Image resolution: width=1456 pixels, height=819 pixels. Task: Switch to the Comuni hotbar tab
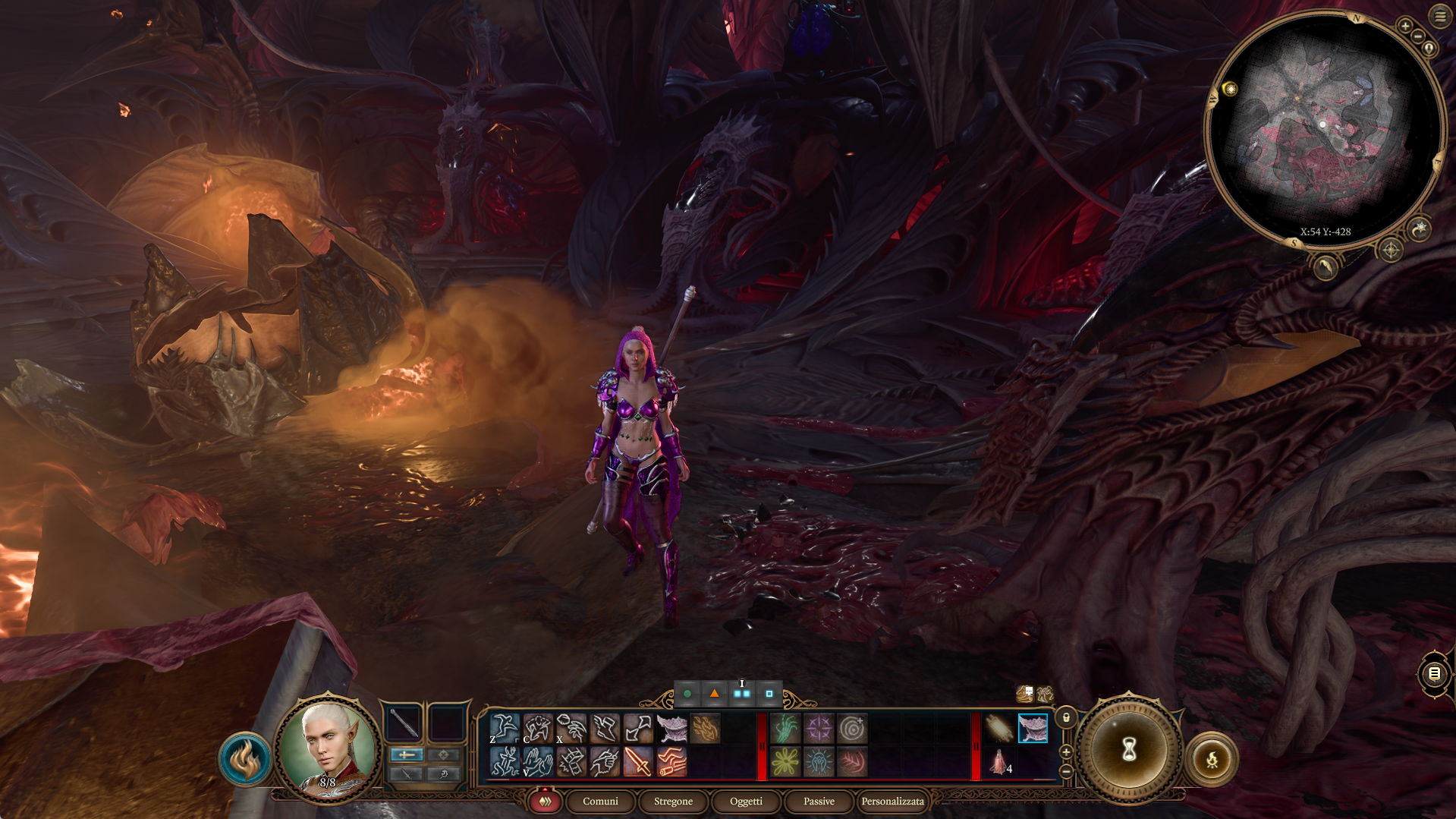point(600,801)
